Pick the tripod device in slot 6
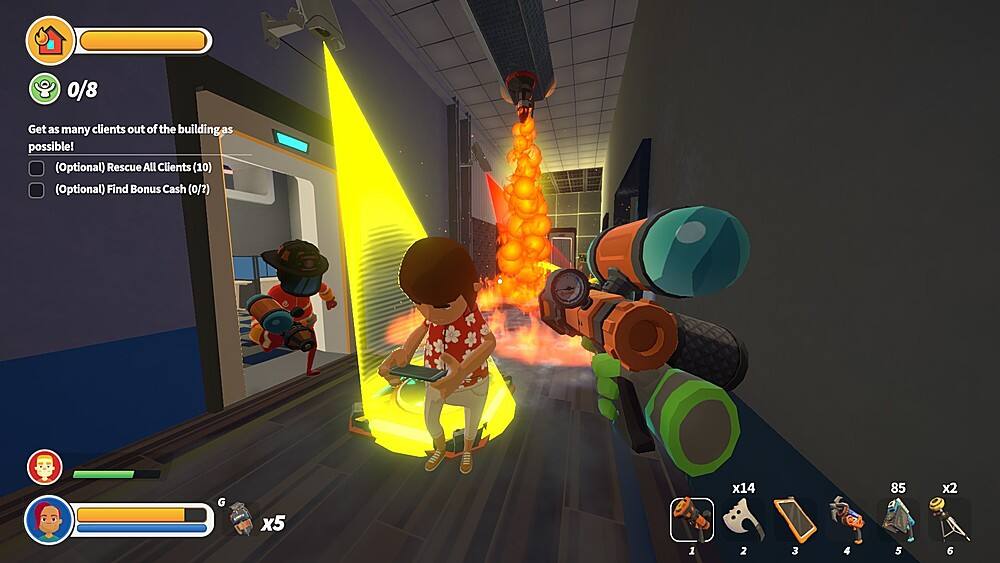Viewport: 1000px width, 563px height. [949, 520]
